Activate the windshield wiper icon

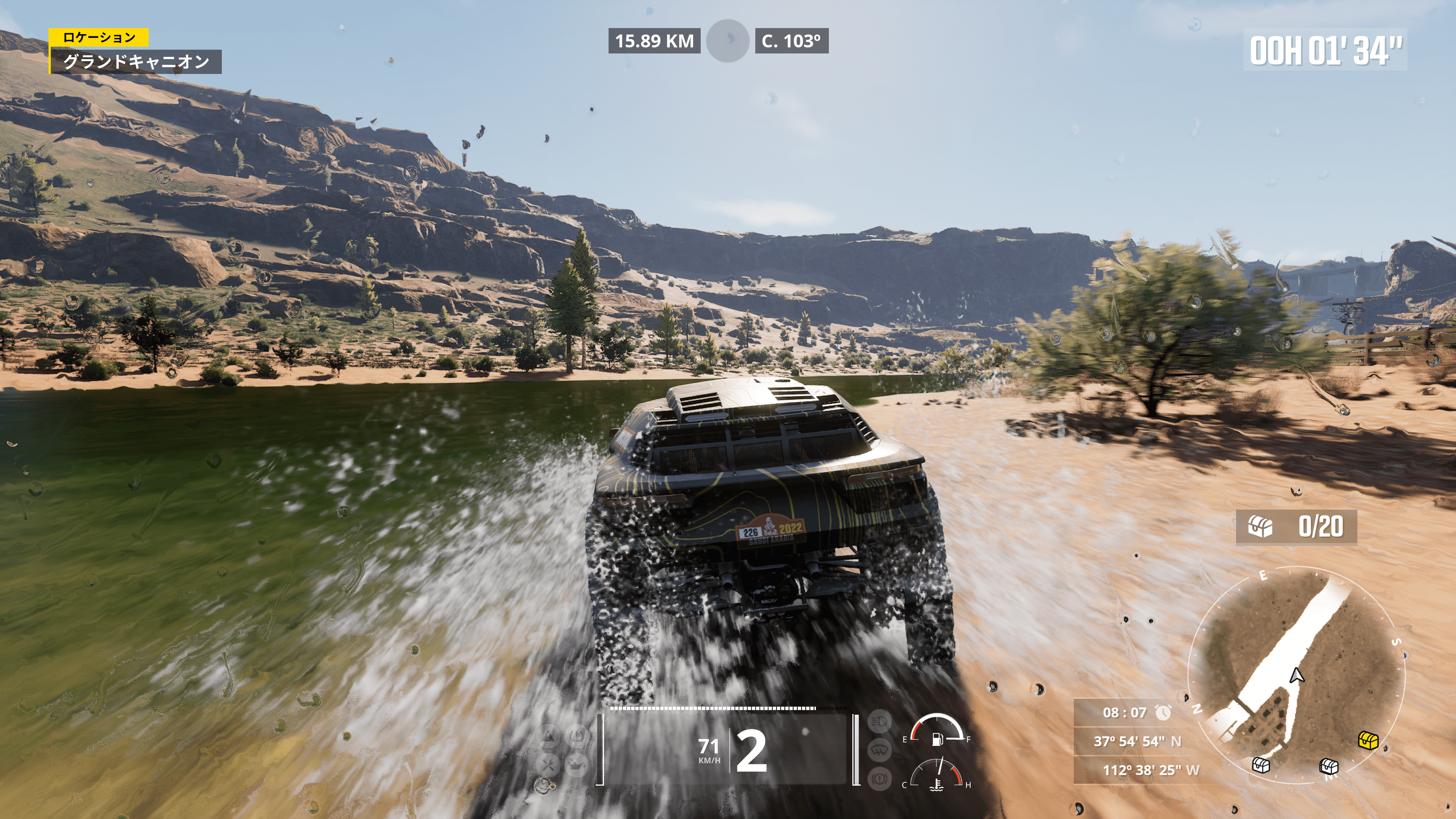(x=880, y=751)
